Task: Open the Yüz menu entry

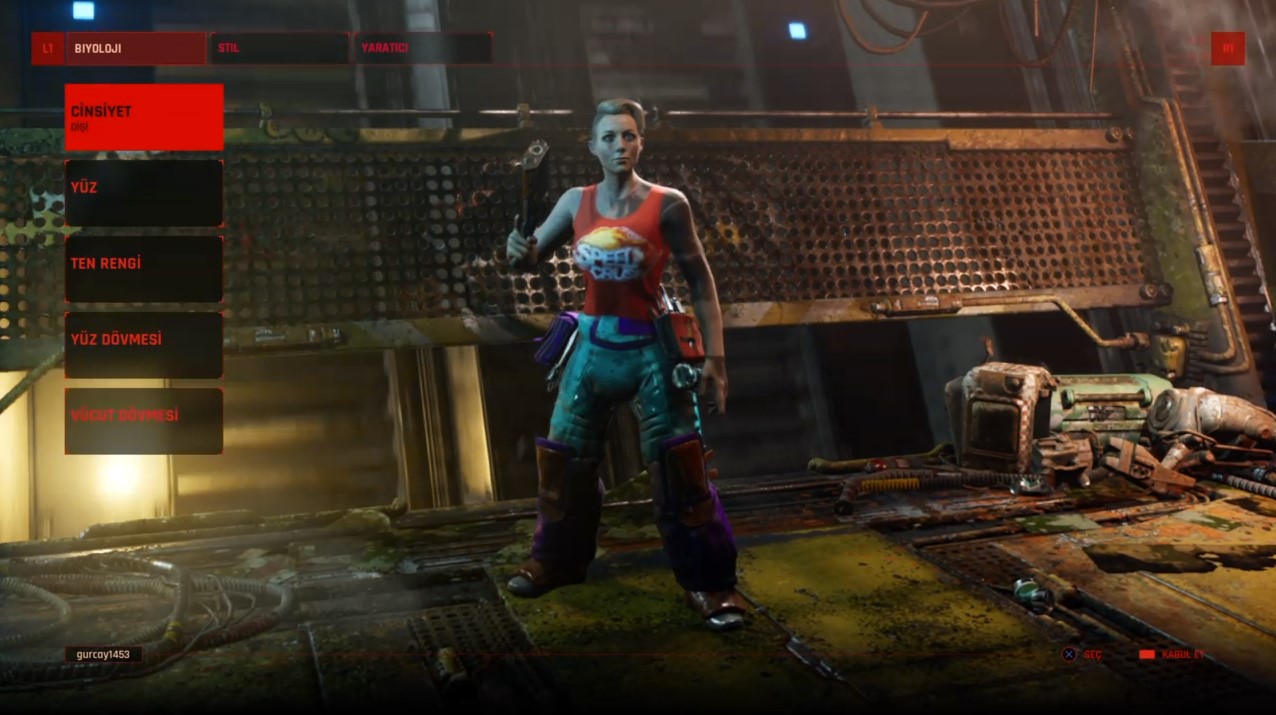Action: coord(144,192)
